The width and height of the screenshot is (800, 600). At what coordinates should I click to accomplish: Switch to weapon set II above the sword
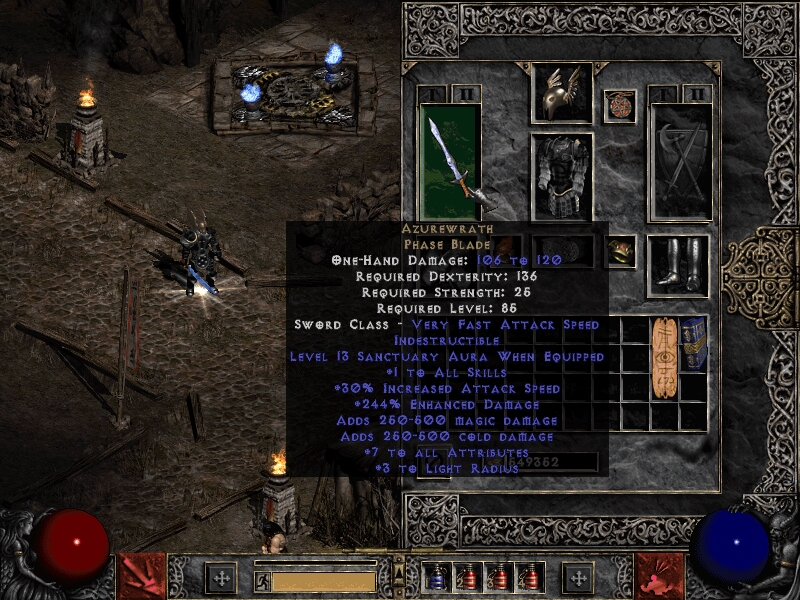click(x=465, y=93)
